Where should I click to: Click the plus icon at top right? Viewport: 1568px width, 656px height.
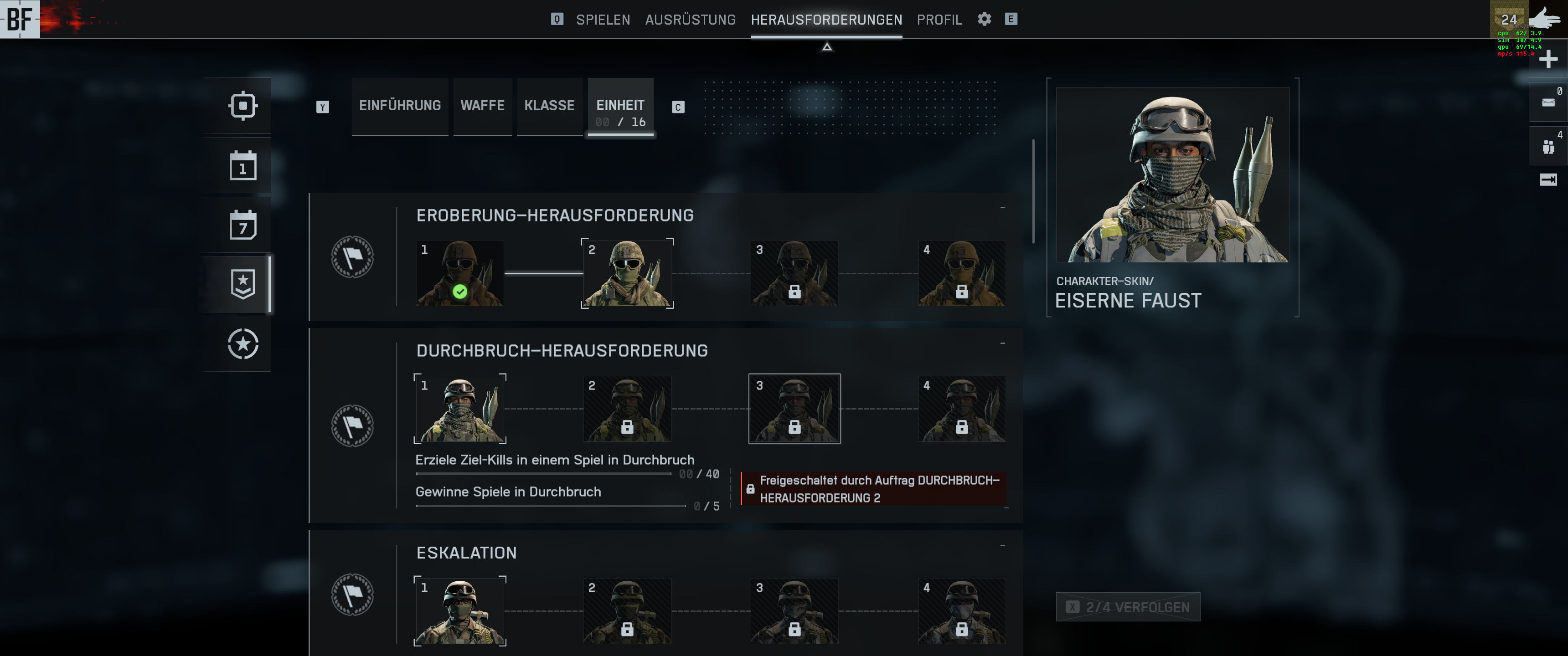coord(1548,59)
